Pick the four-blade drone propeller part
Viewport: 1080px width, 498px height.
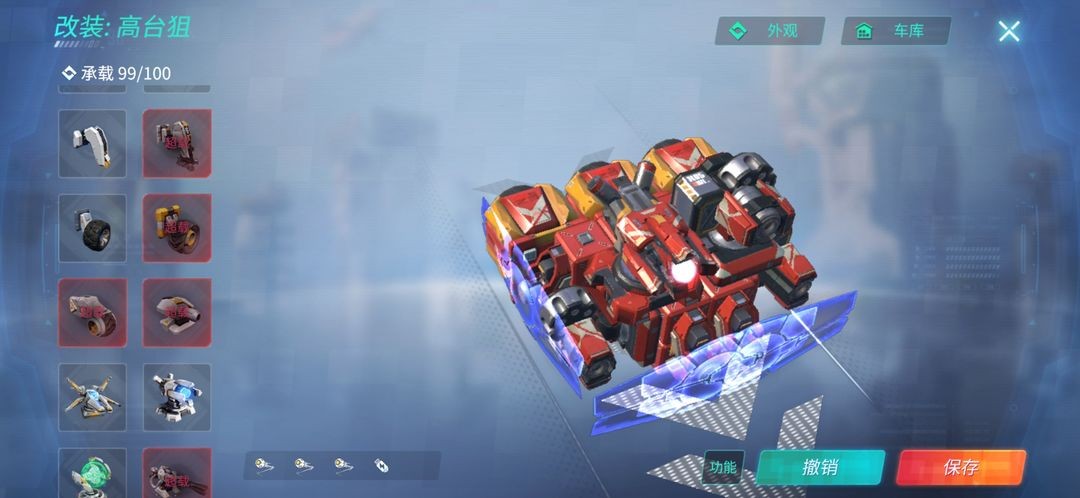tap(93, 397)
